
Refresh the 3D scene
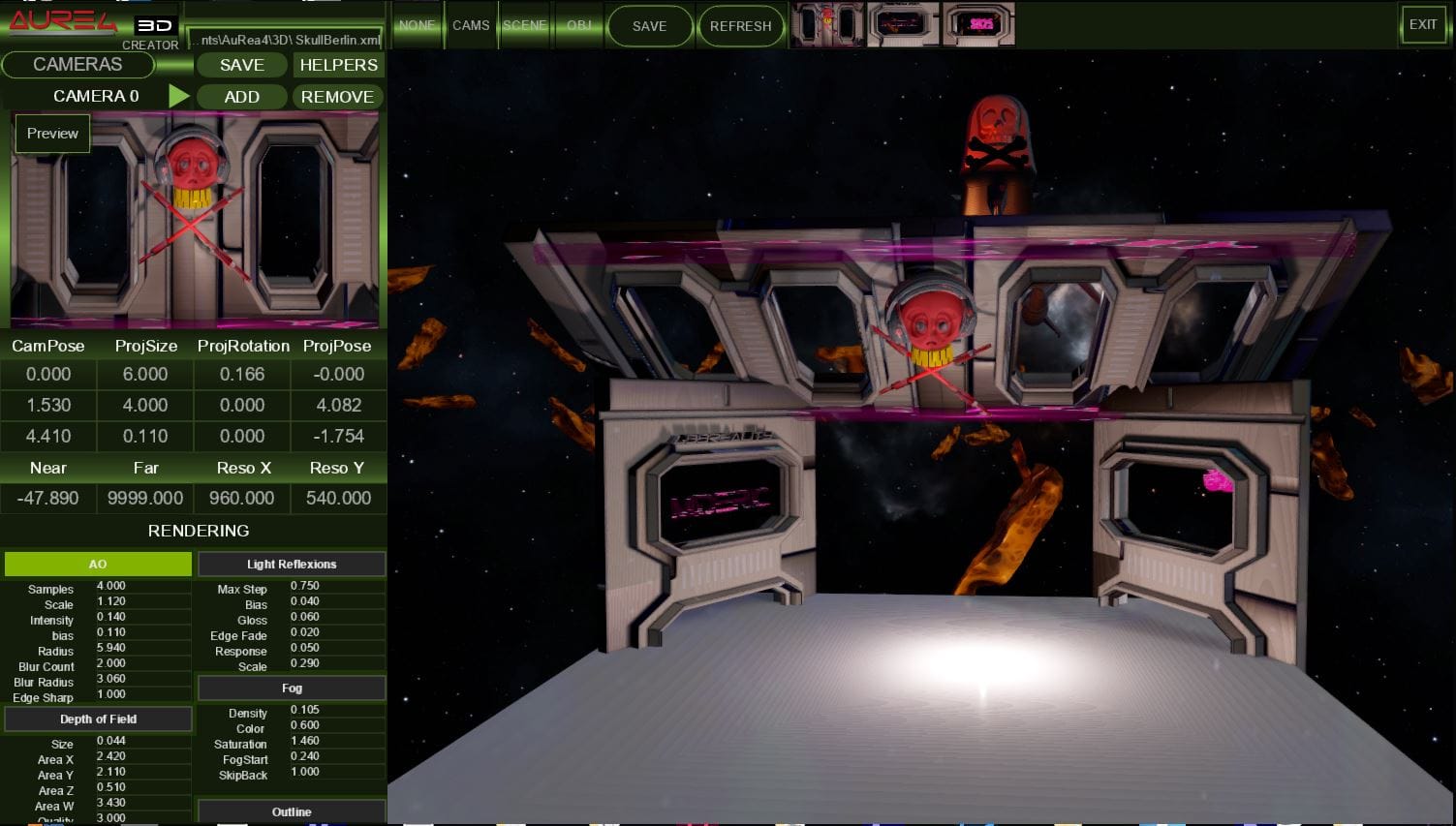coord(740,26)
